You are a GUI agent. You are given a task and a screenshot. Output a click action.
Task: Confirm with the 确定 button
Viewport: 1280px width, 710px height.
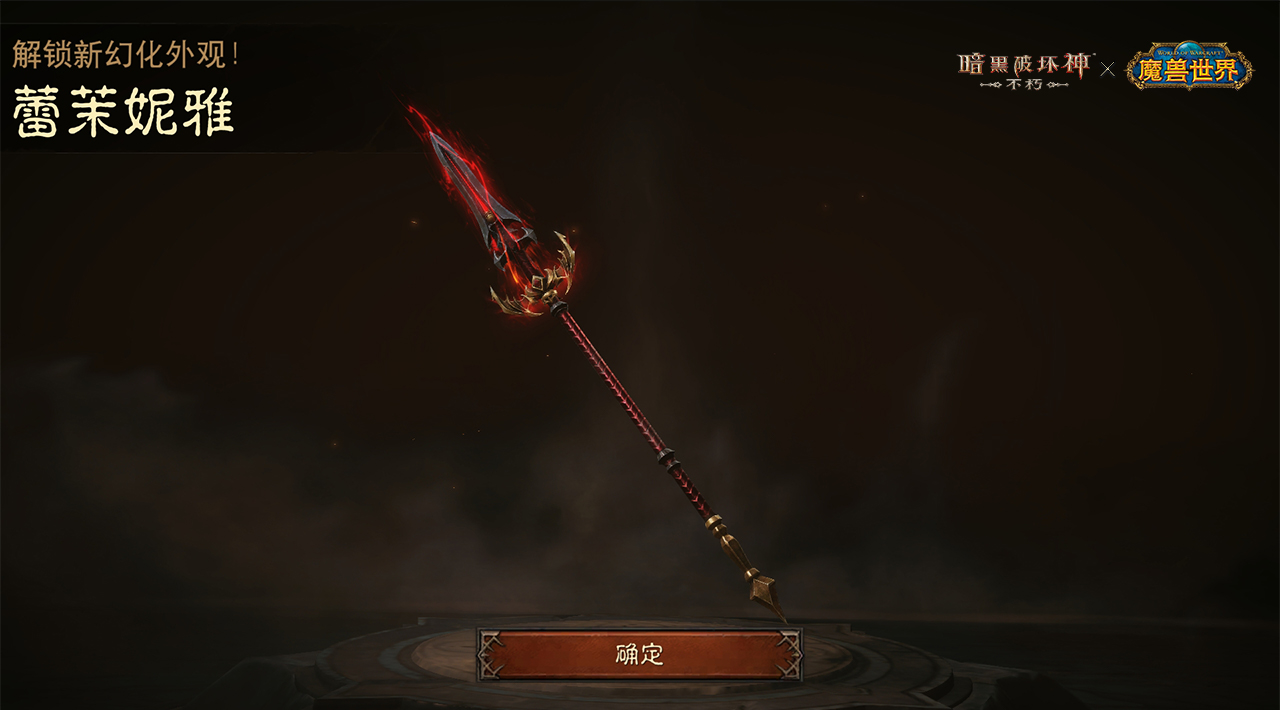coord(639,655)
